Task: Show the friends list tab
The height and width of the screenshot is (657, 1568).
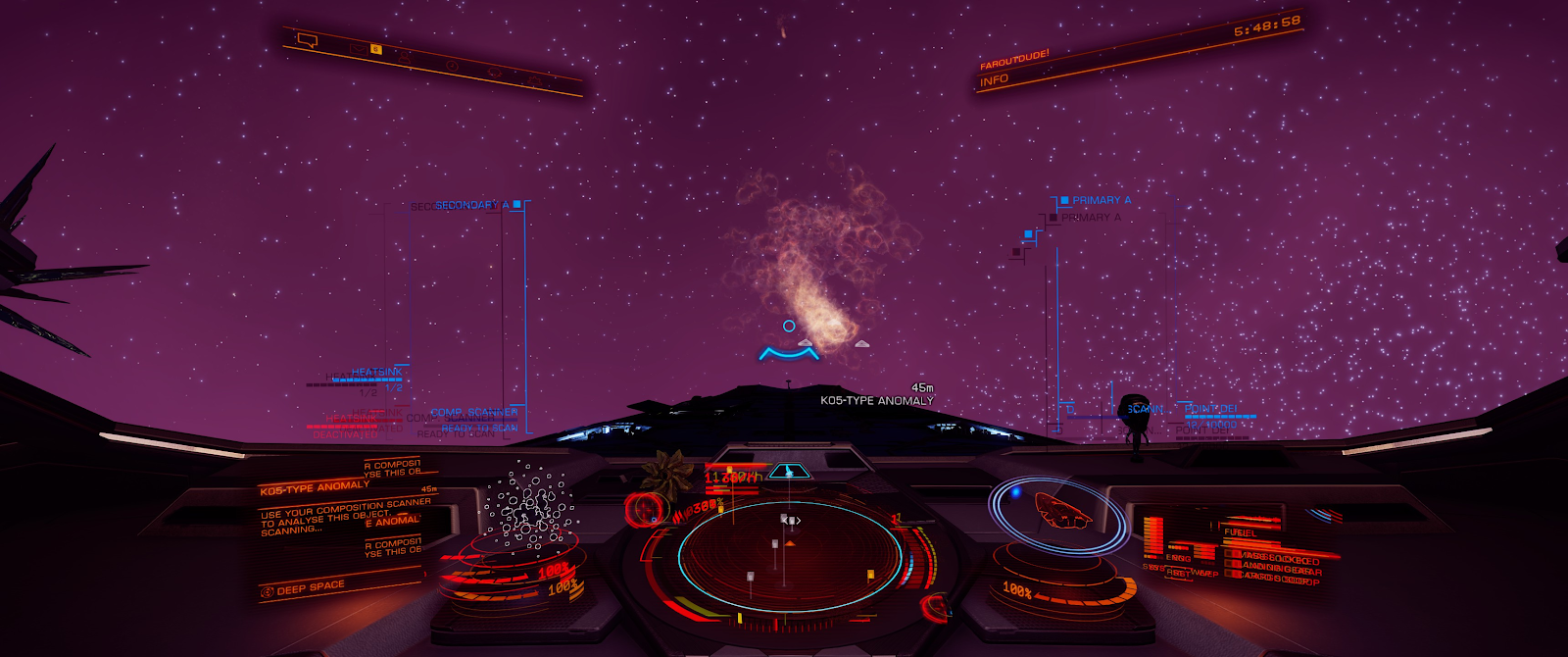Action: coord(405,57)
